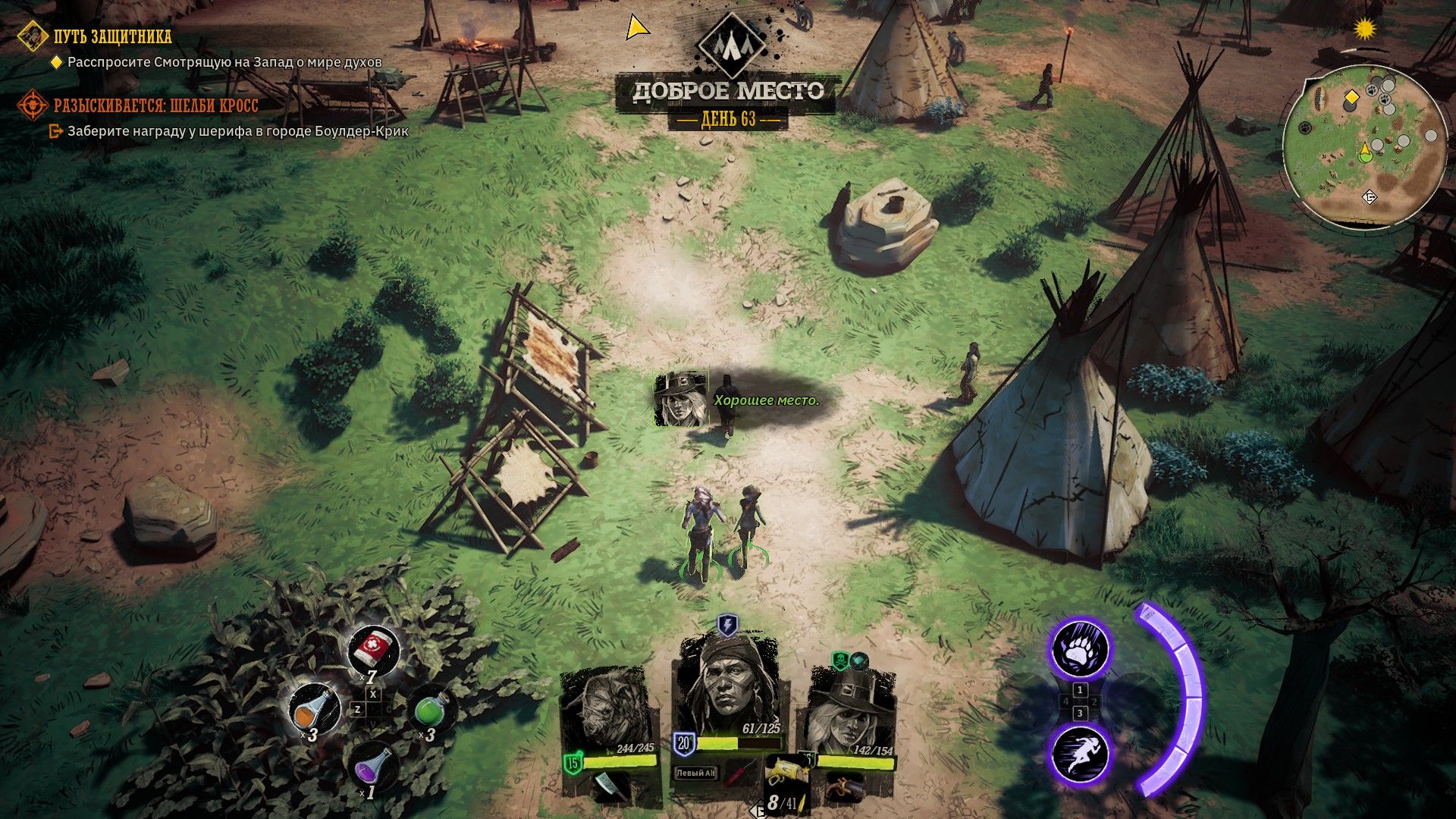Select the cleaver weapon slot

(611, 786)
